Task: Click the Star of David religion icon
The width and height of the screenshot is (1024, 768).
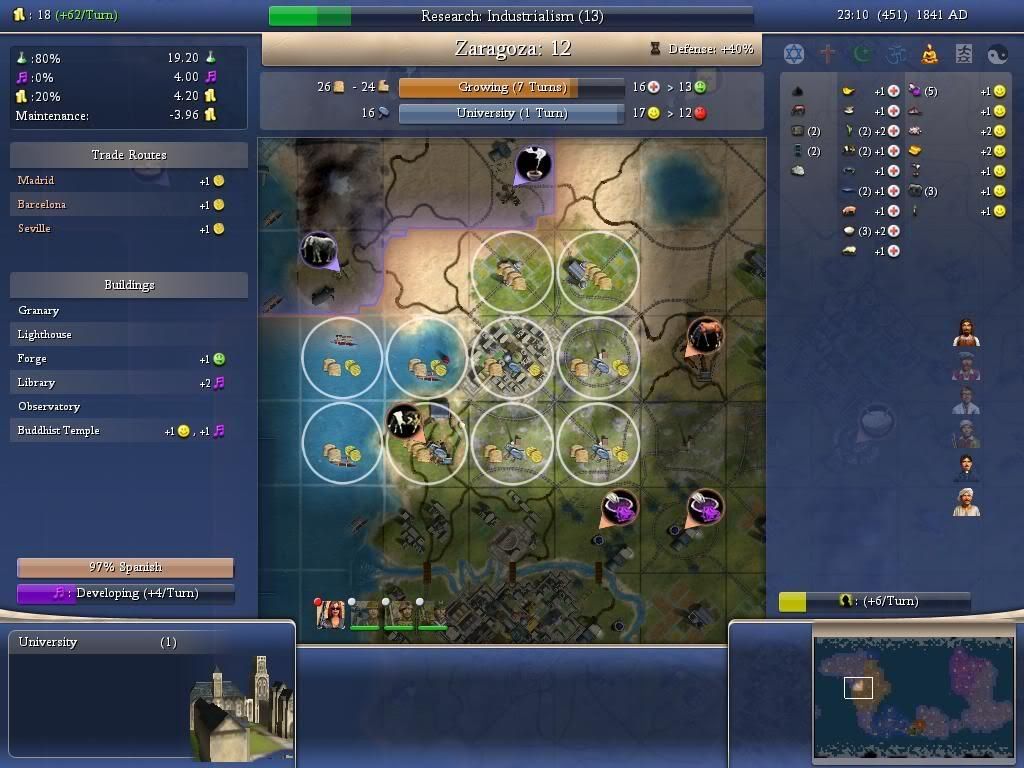Action: pyautogui.click(x=793, y=53)
